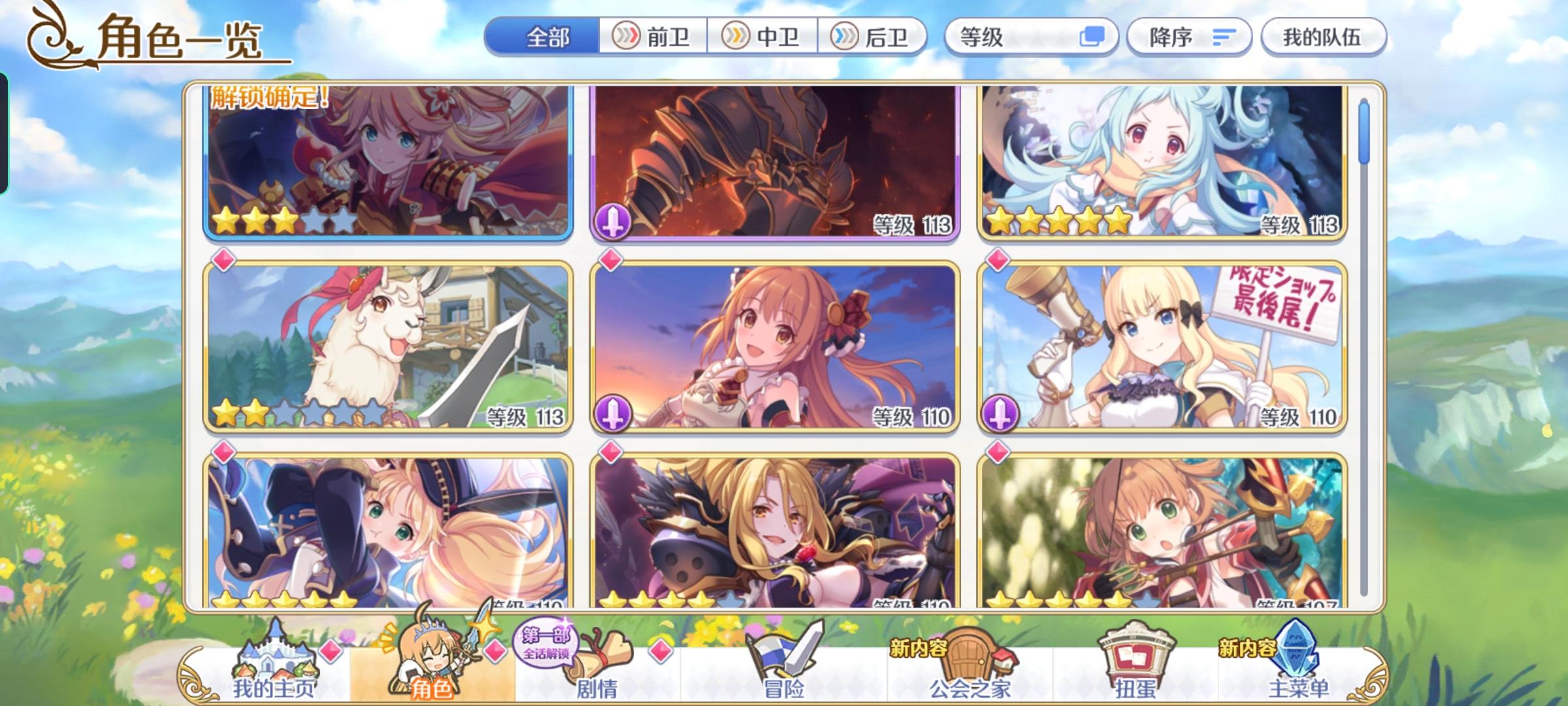The width and height of the screenshot is (1568, 706).
Task: Click the 解锁确定 banner on the top-left character
Action: [x=267, y=99]
